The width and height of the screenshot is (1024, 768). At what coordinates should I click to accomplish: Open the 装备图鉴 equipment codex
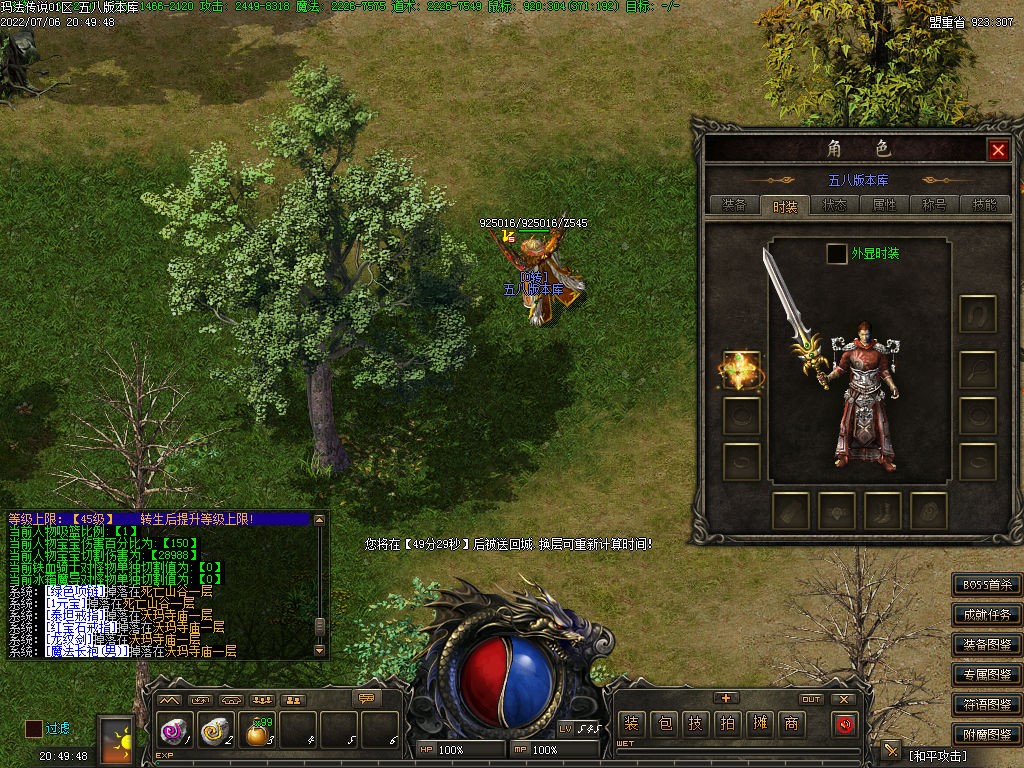(986, 645)
